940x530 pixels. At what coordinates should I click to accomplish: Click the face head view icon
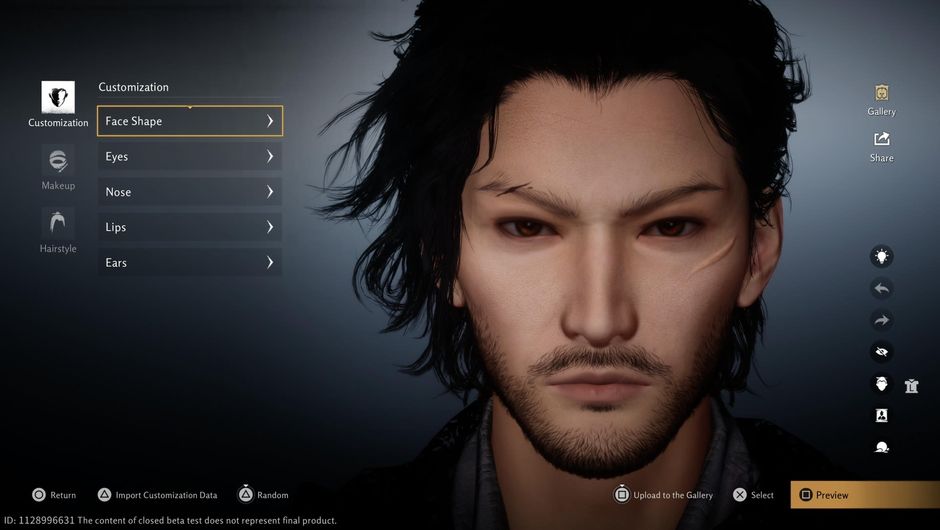pos(881,384)
